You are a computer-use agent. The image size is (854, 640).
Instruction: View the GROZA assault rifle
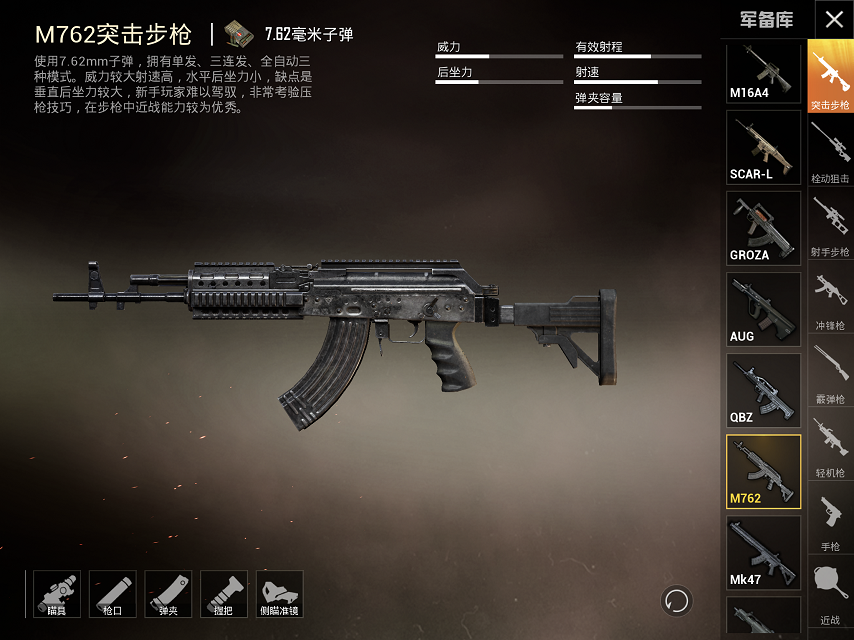pos(763,228)
